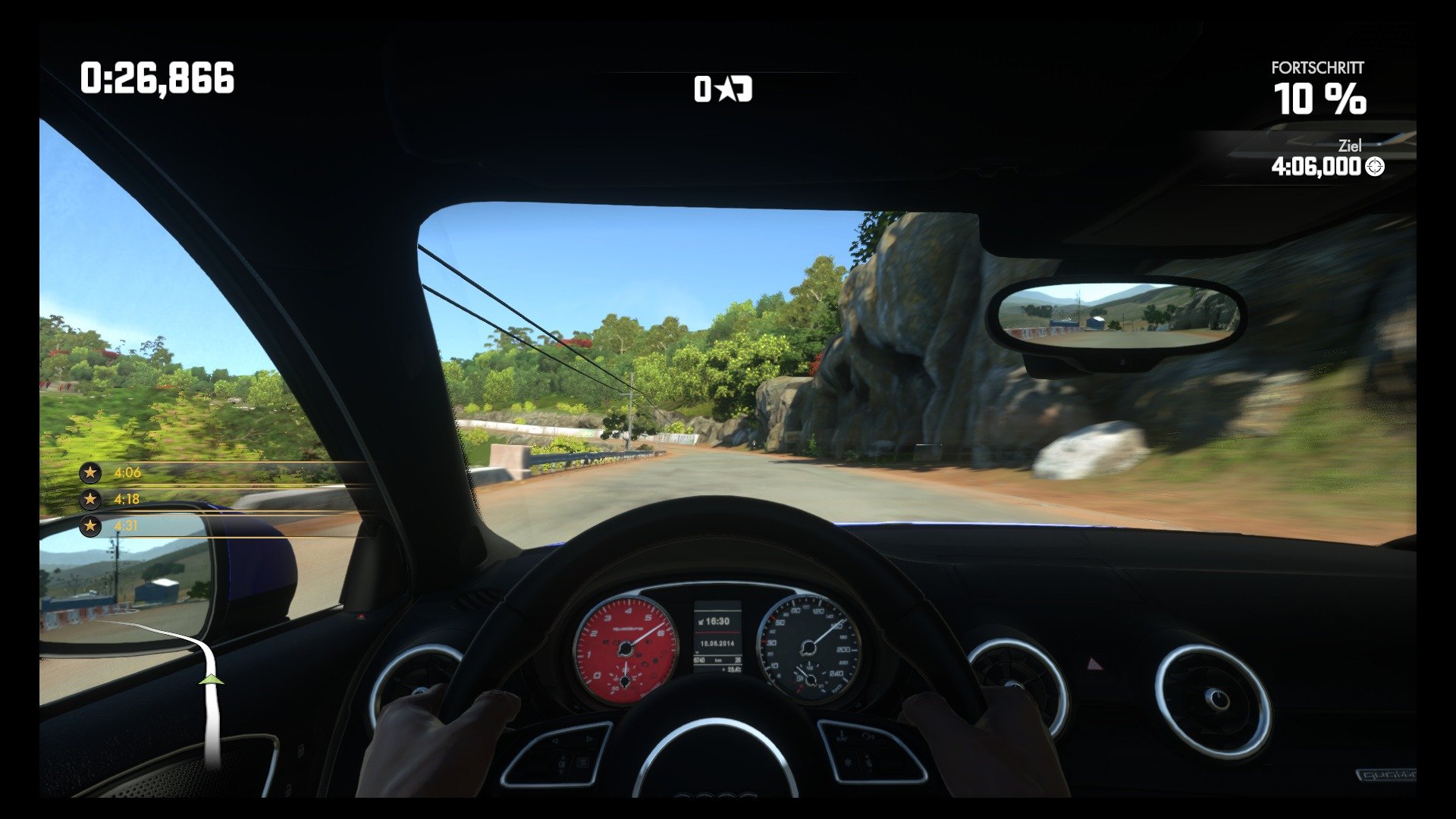This screenshot has width=1456, height=819.
Task: Click the voice control icon on the wheel
Action: tap(868, 736)
